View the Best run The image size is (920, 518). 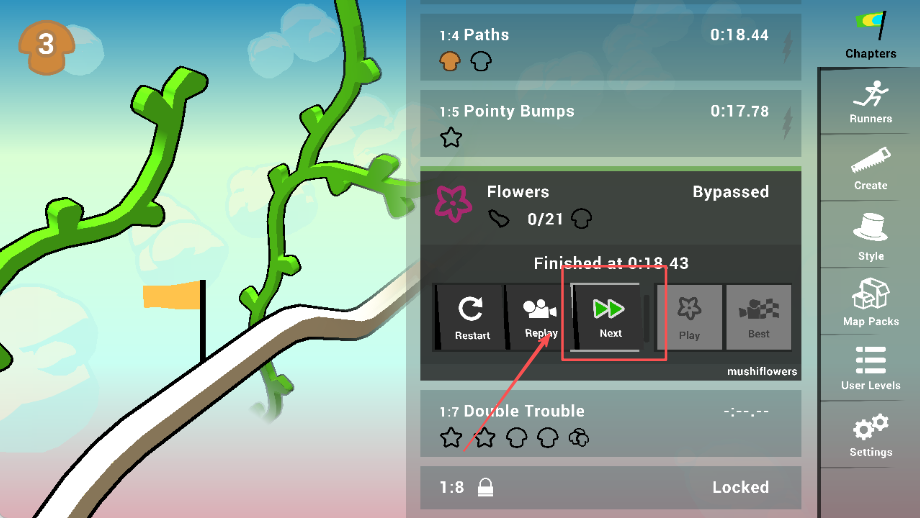click(x=758, y=317)
